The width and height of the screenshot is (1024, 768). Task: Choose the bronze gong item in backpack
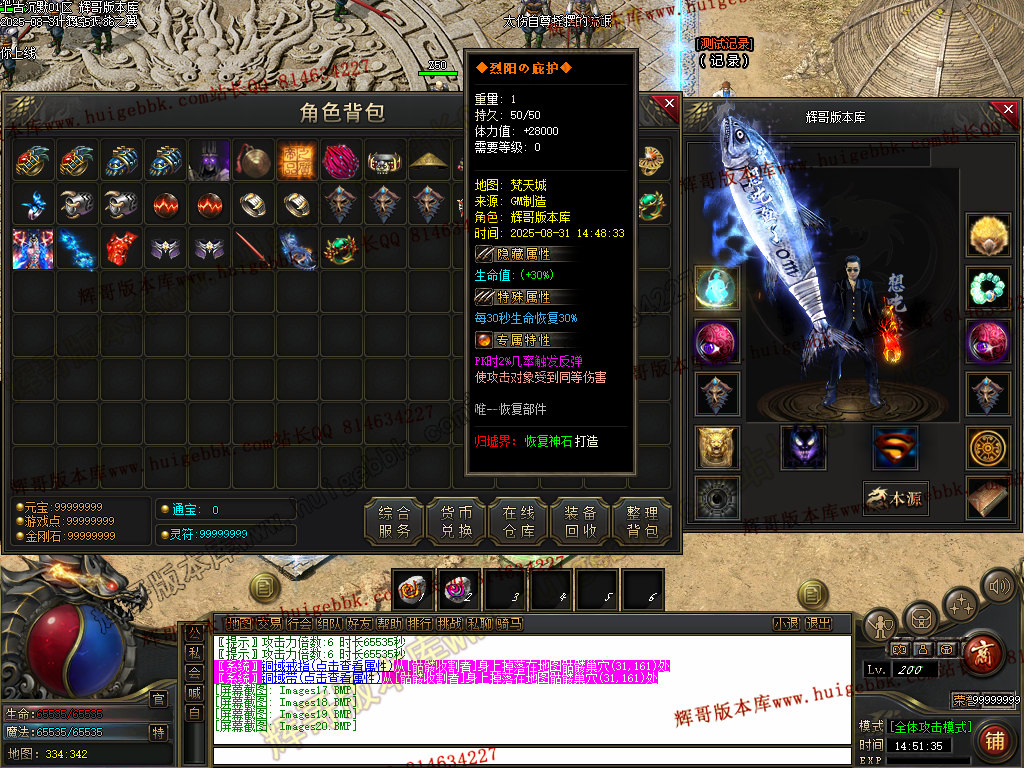coord(253,160)
